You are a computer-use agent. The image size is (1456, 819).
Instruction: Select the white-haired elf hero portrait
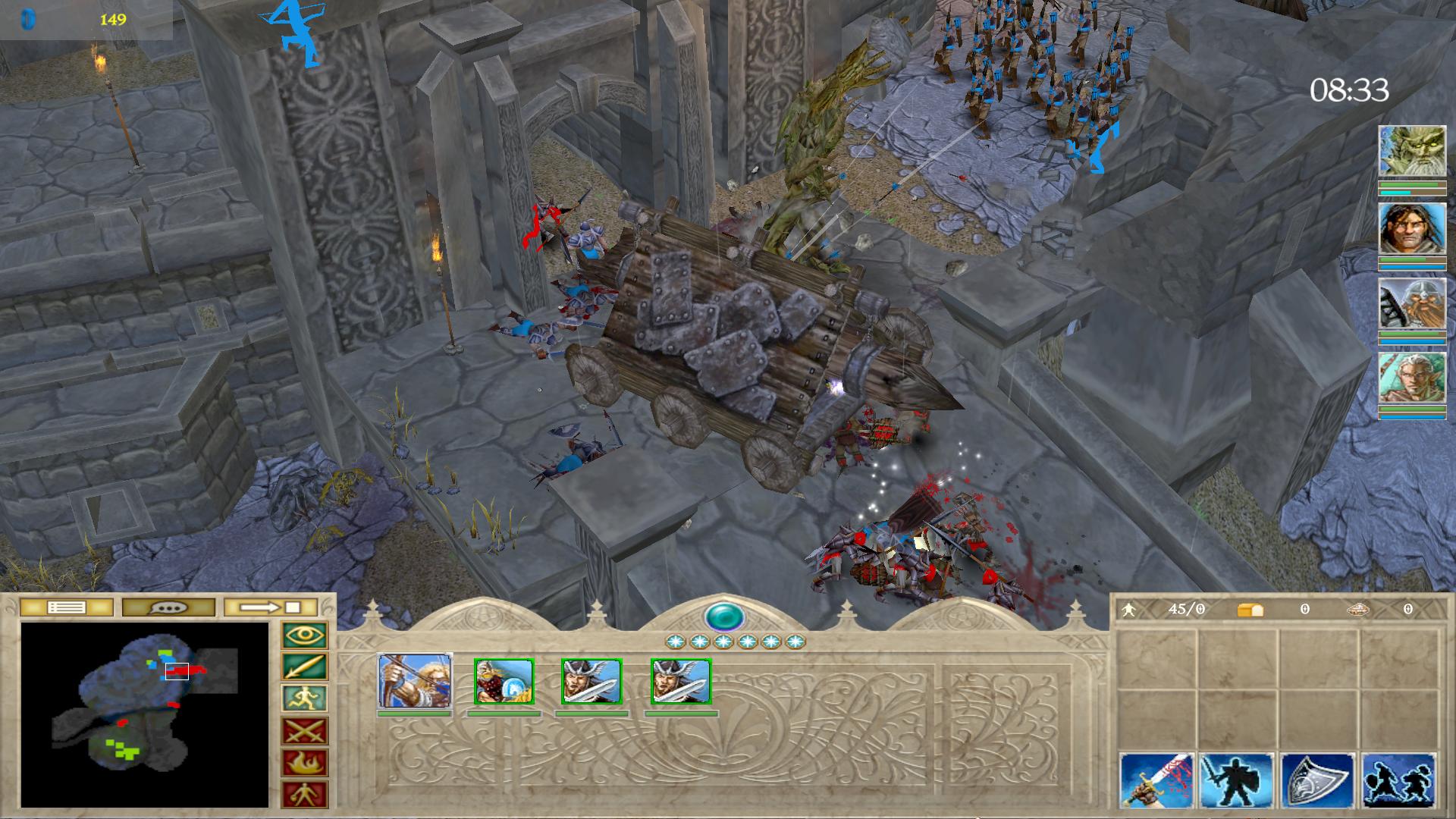1411,378
